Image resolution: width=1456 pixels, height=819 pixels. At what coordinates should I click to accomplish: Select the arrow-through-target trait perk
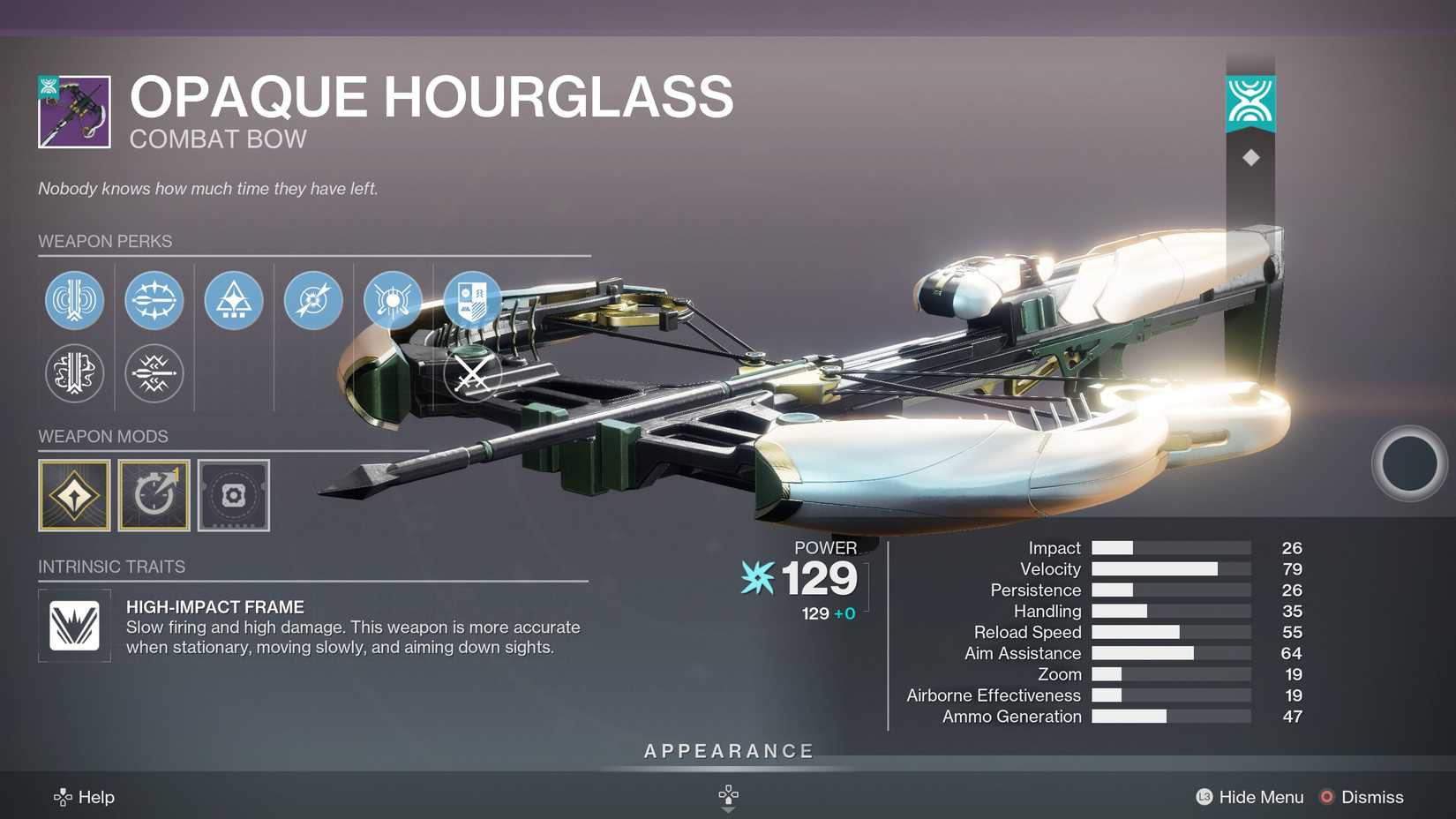312,300
